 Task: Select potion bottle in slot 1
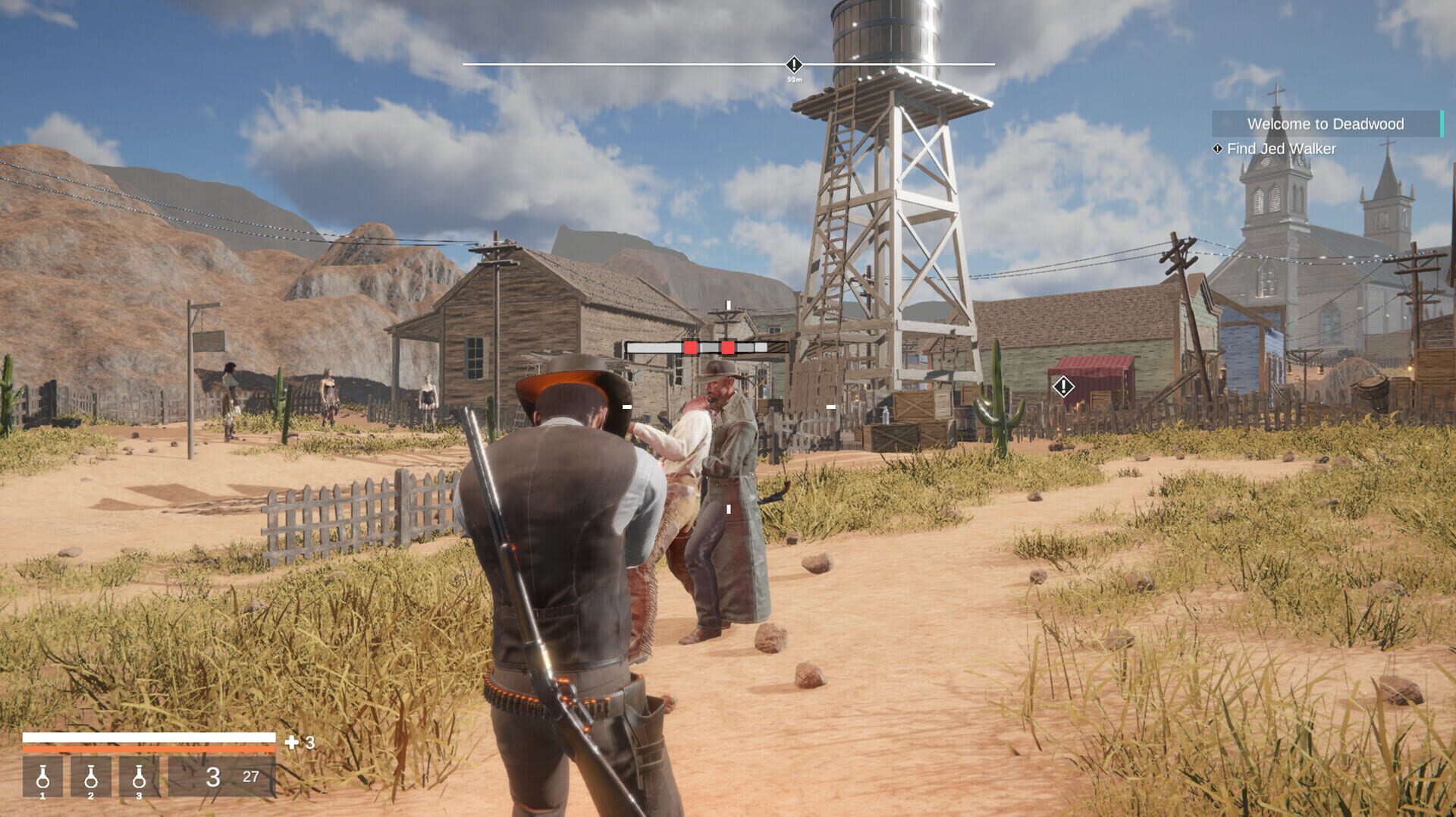pyautogui.click(x=45, y=779)
